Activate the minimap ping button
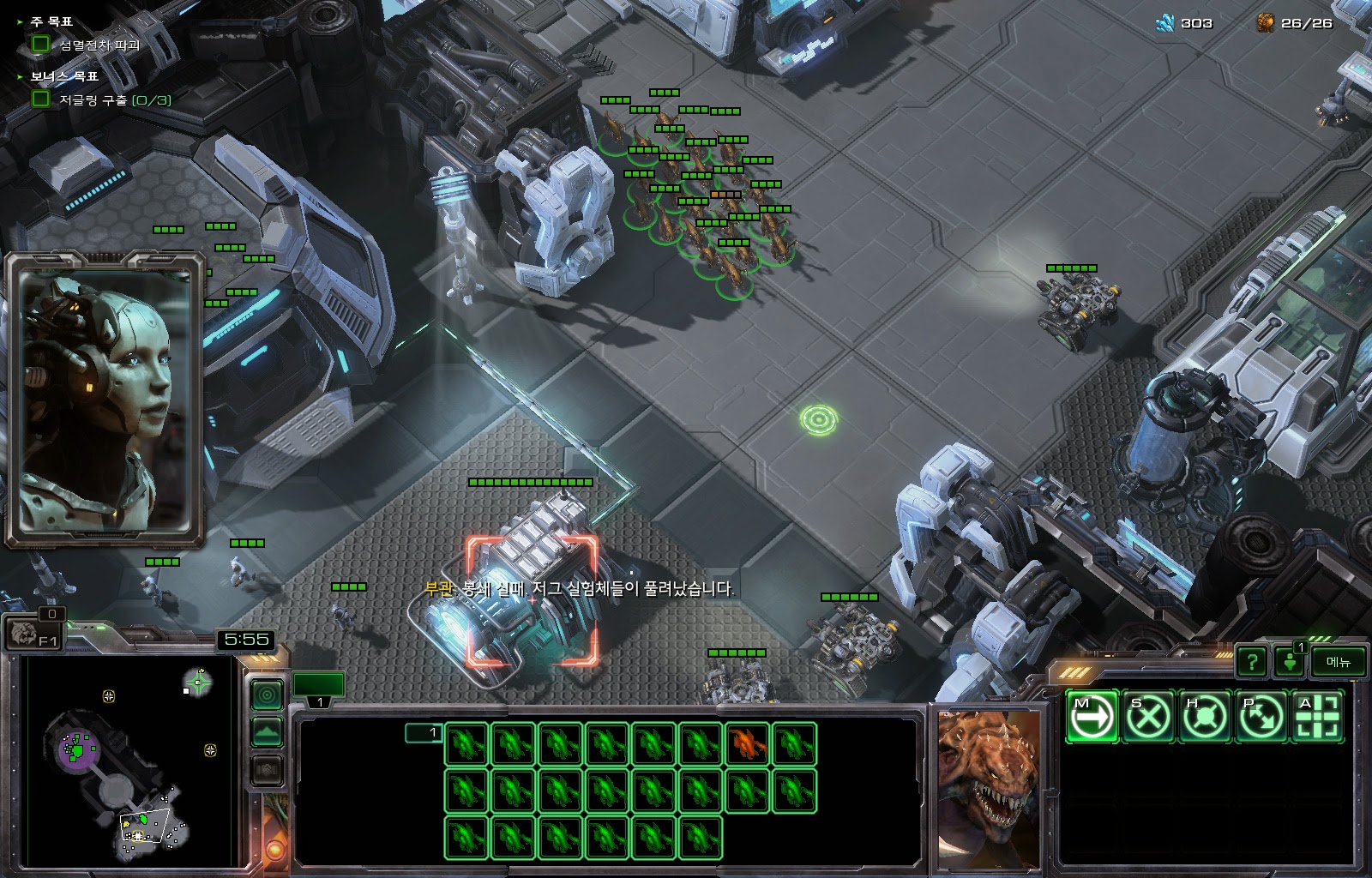Screen dimensions: 1372x878 267,695
